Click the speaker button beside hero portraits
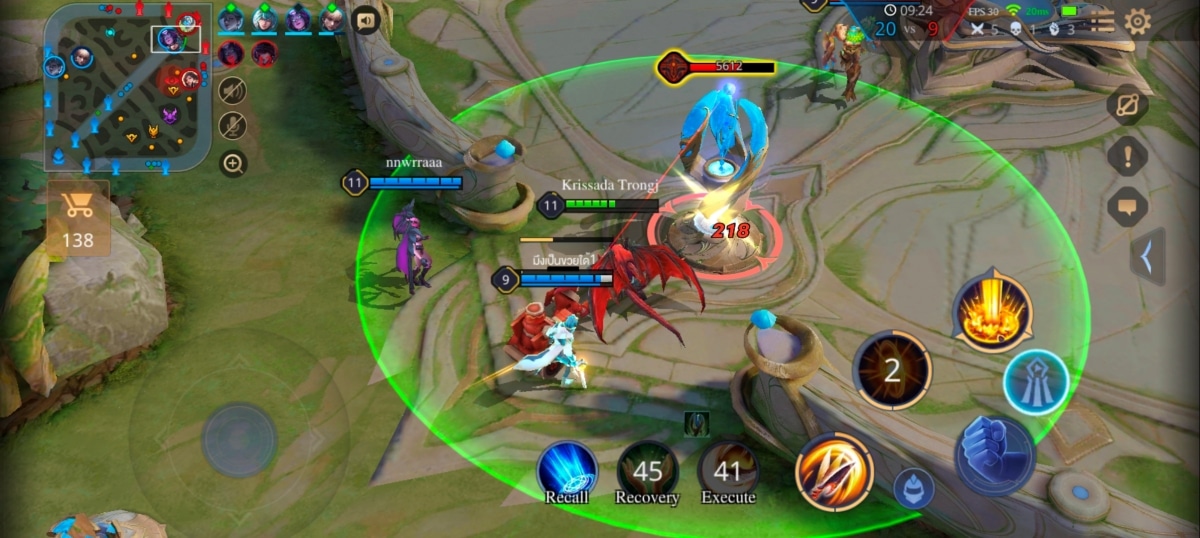 tap(365, 20)
